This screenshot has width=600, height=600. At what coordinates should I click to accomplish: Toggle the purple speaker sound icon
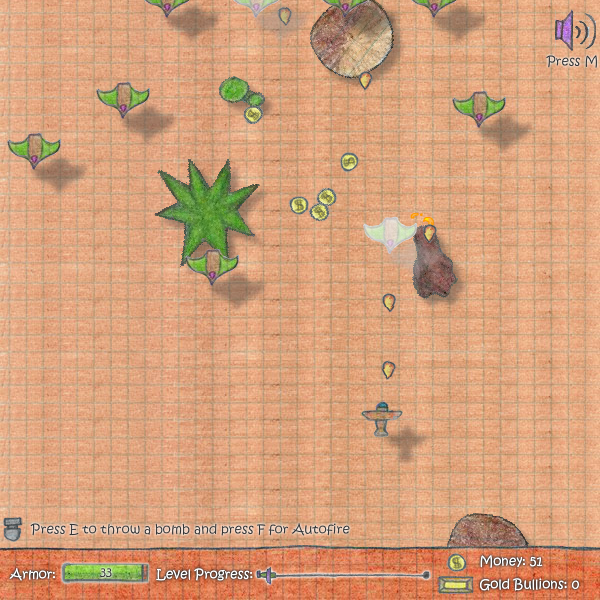click(573, 30)
